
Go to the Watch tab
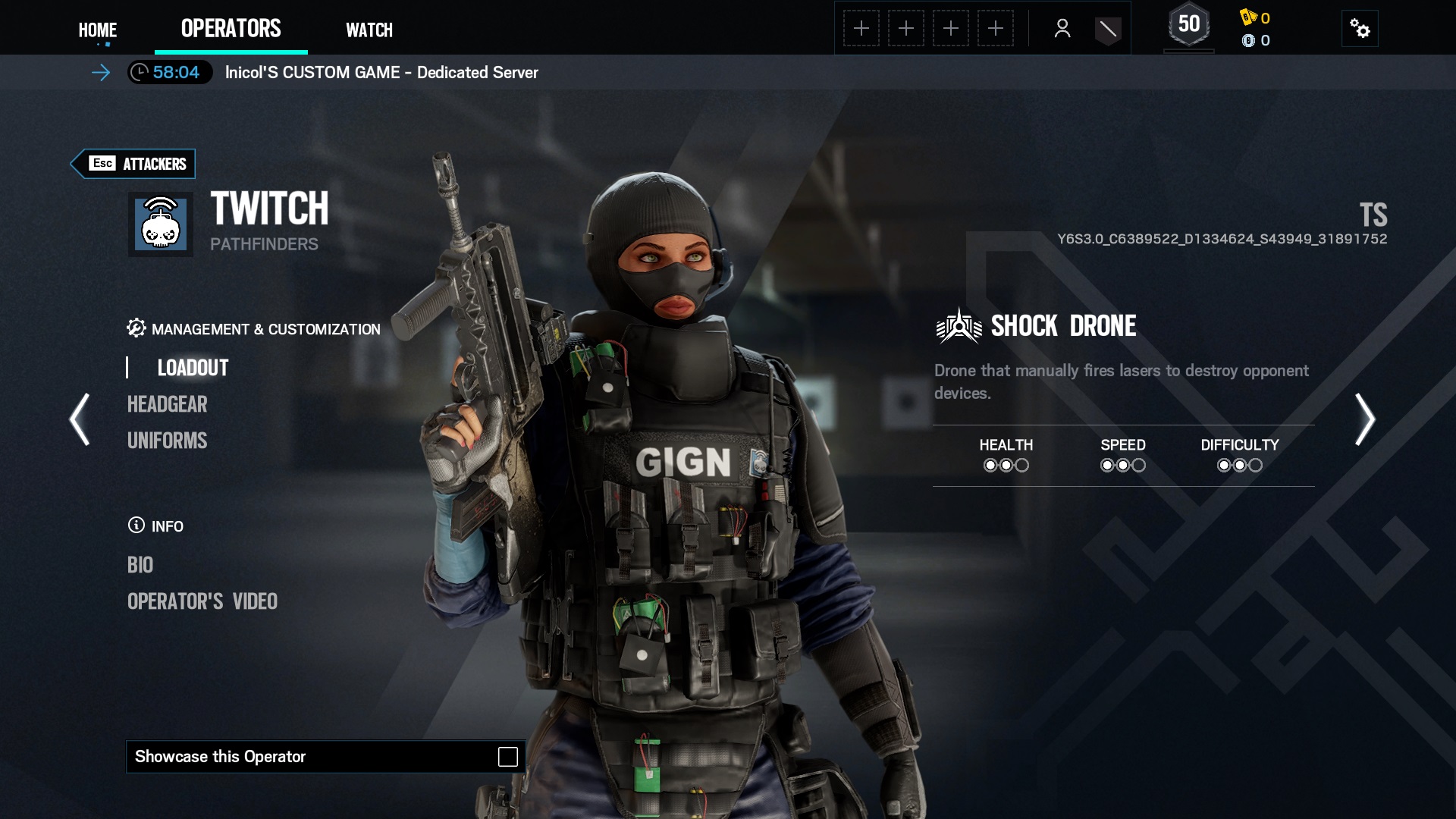[369, 30]
